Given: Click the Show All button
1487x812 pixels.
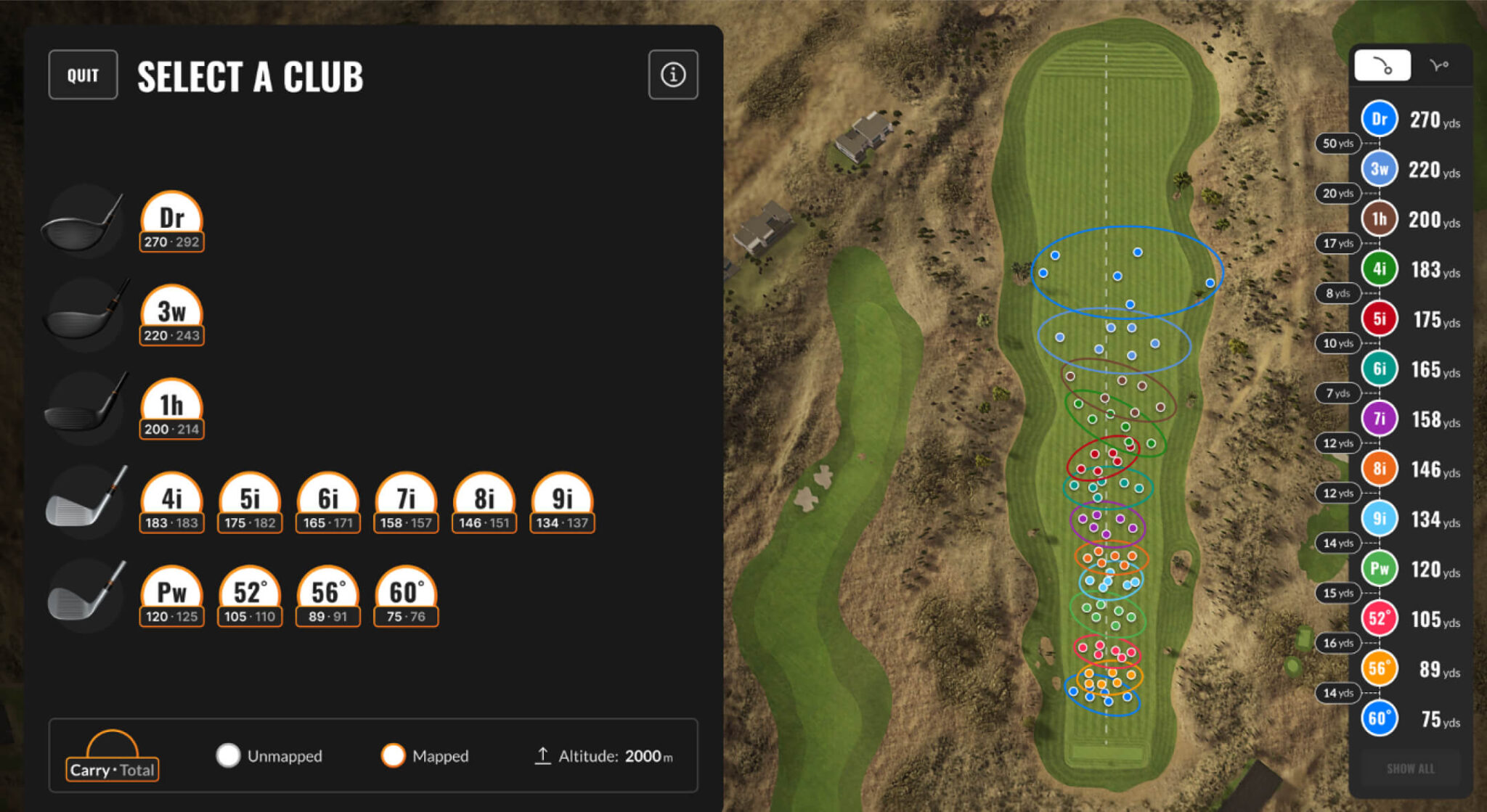Looking at the screenshot, I should click(x=1410, y=769).
